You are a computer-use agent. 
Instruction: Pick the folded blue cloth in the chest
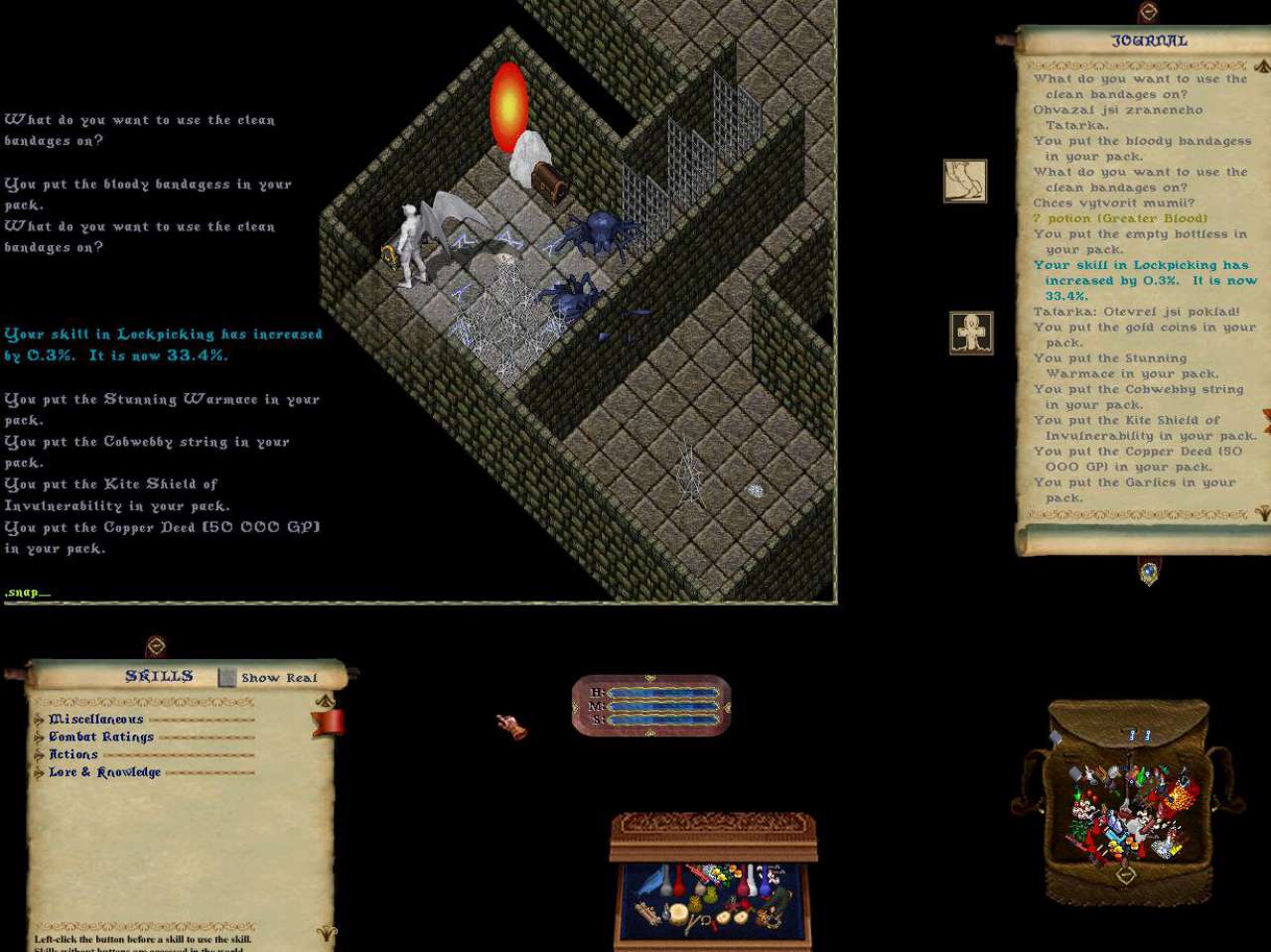pyautogui.click(x=649, y=882)
